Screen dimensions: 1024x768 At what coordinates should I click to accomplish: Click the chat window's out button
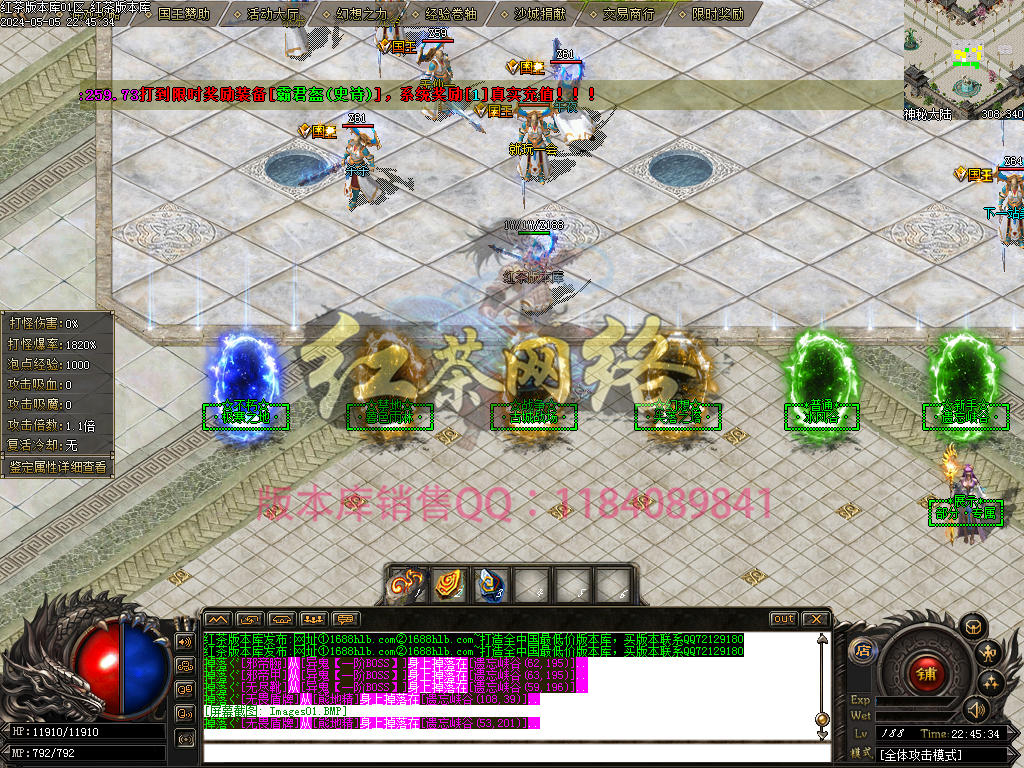783,619
